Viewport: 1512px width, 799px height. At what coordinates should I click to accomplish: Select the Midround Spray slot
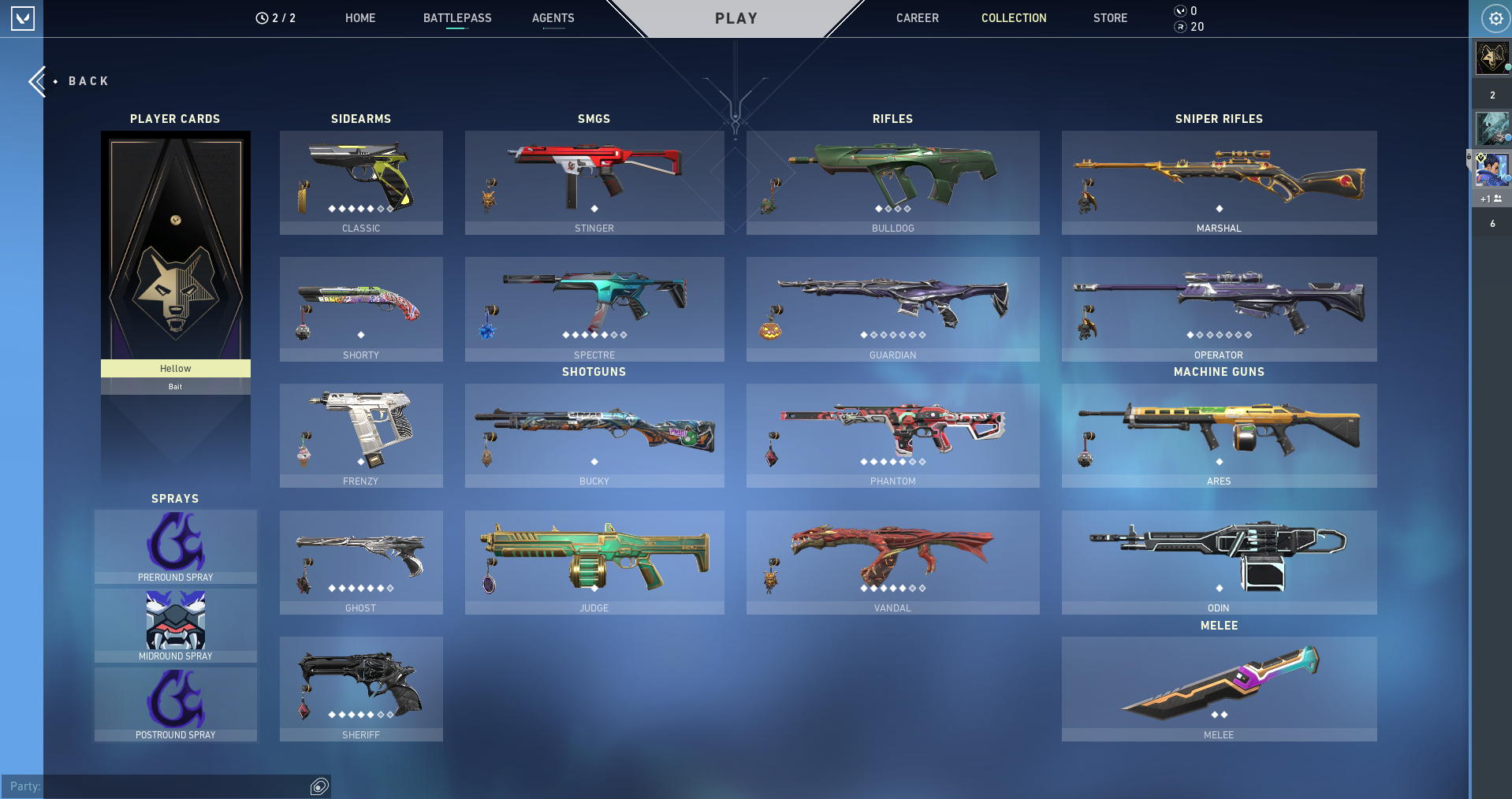(176, 625)
